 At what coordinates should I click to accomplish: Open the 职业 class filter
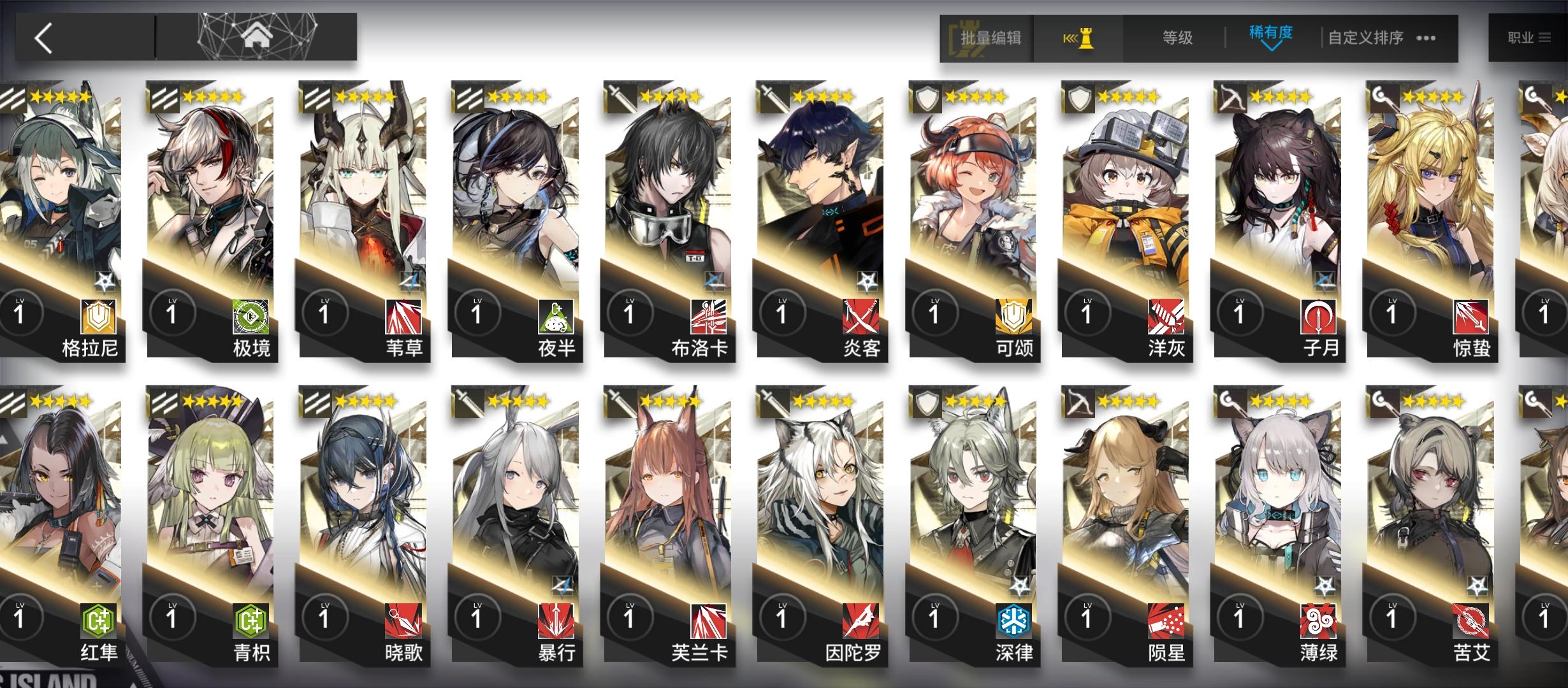tap(1529, 36)
